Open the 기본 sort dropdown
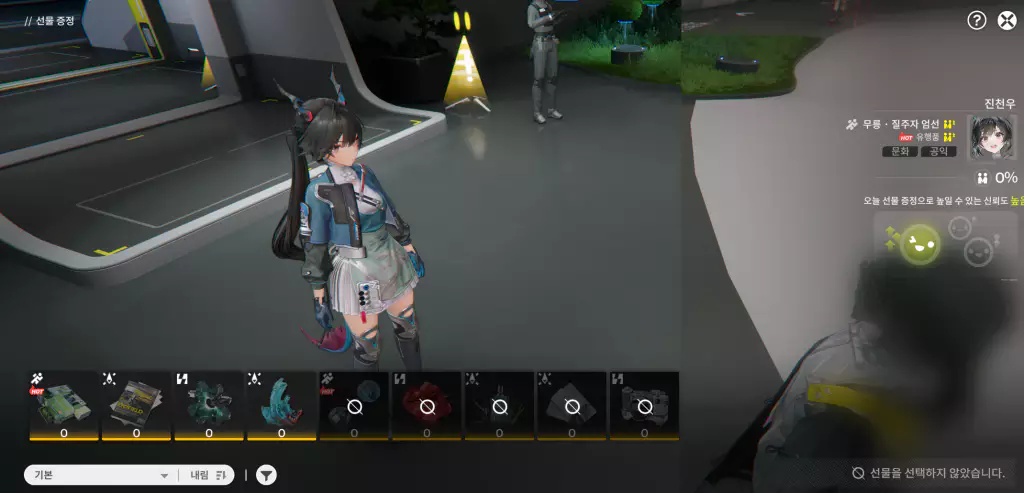Viewport: 1024px width, 493px height. click(x=99, y=475)
